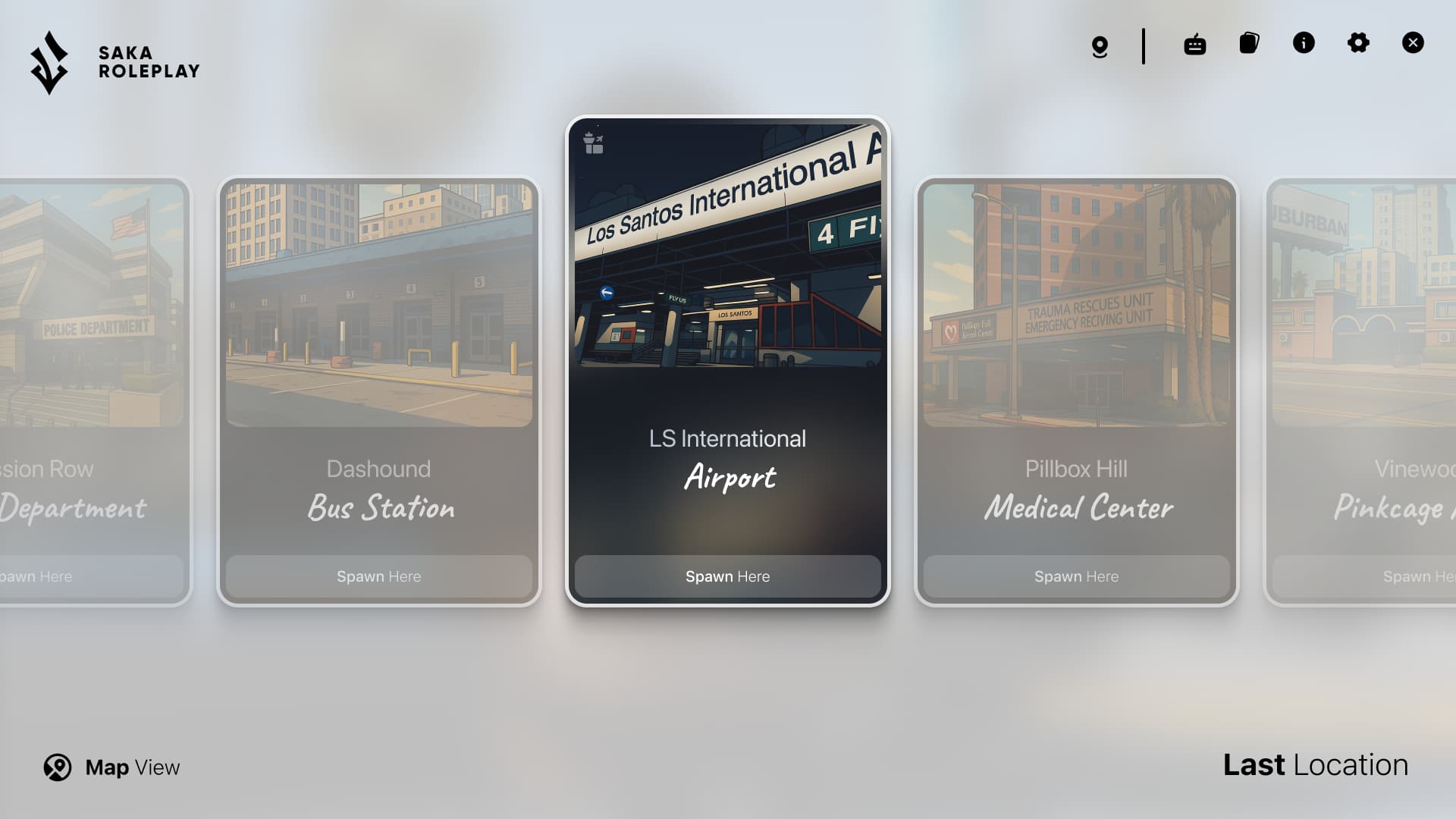The image size is (1456, 819).
Task: Select the Last Location option
Action: click(x=1316, y=765)
